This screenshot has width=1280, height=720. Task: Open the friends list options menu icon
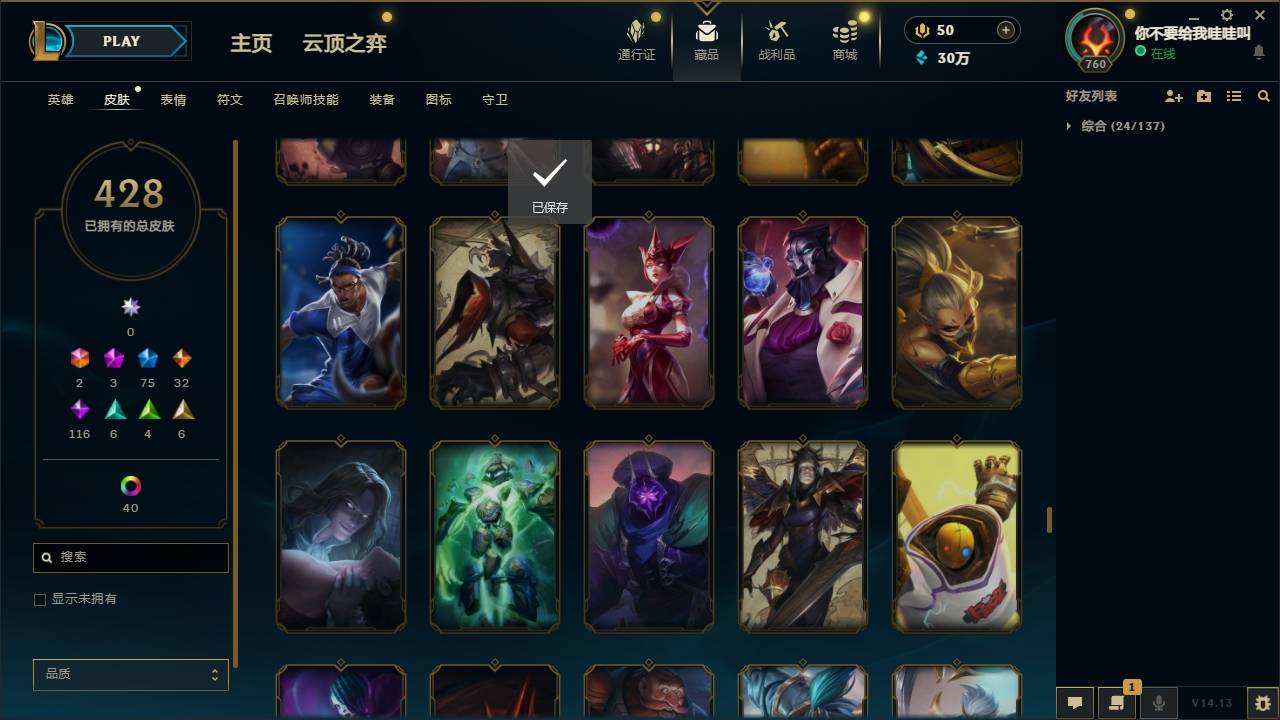[1234, 95]
